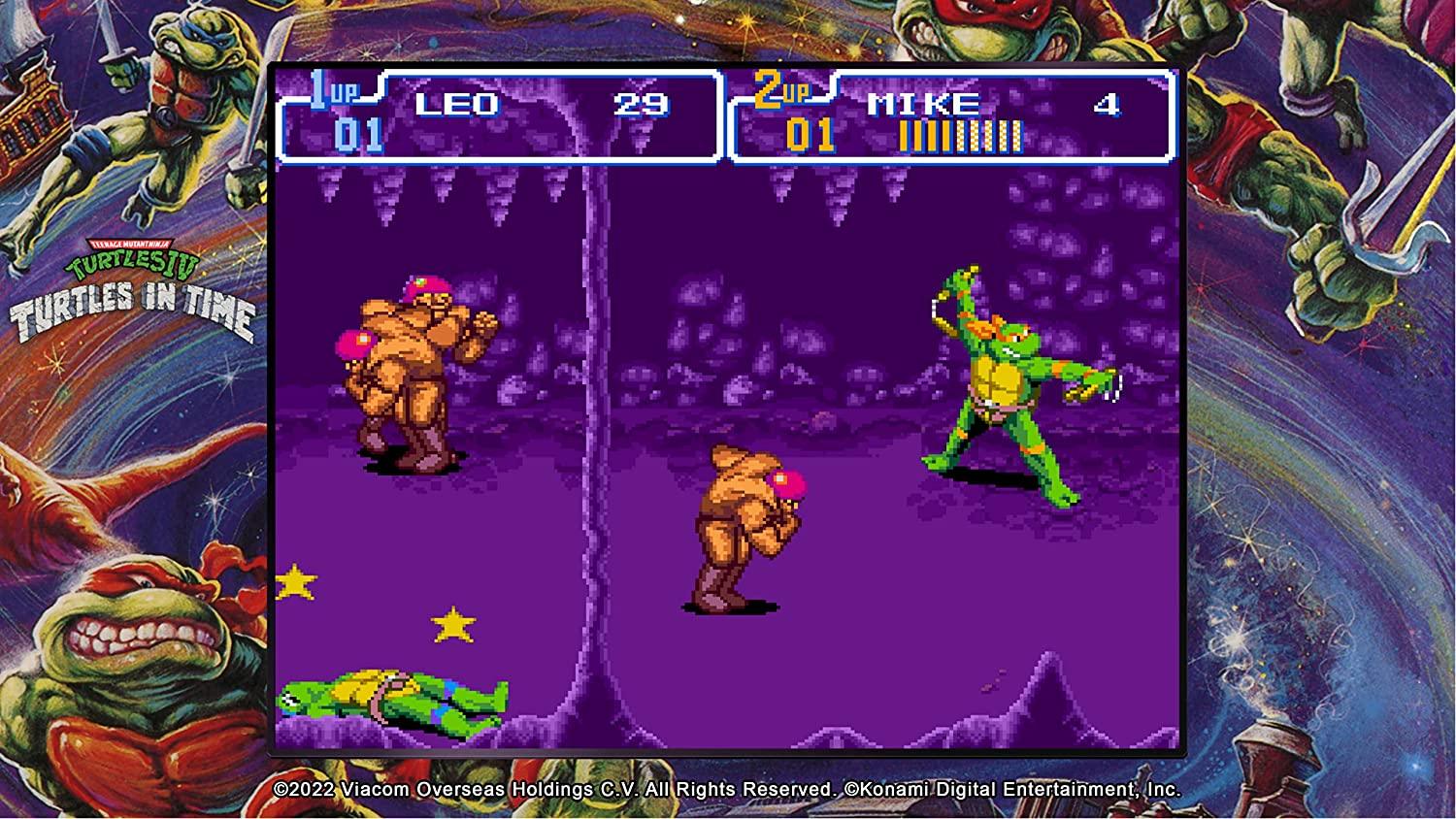This screenshot has width=1456, height=819.
Task: Click the TMNT IV Turtles In Time logo
Action: coord(136,281)
